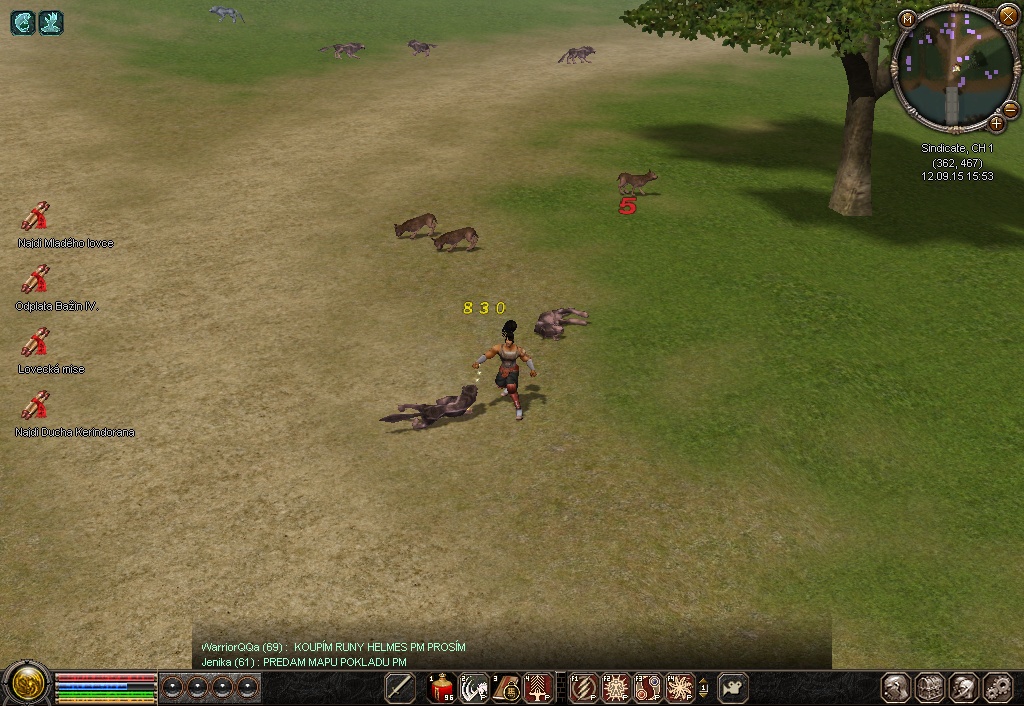Zoom out the minimap with the minus button
Viewport: 1024px width, 706px height.
[1010, 109]
